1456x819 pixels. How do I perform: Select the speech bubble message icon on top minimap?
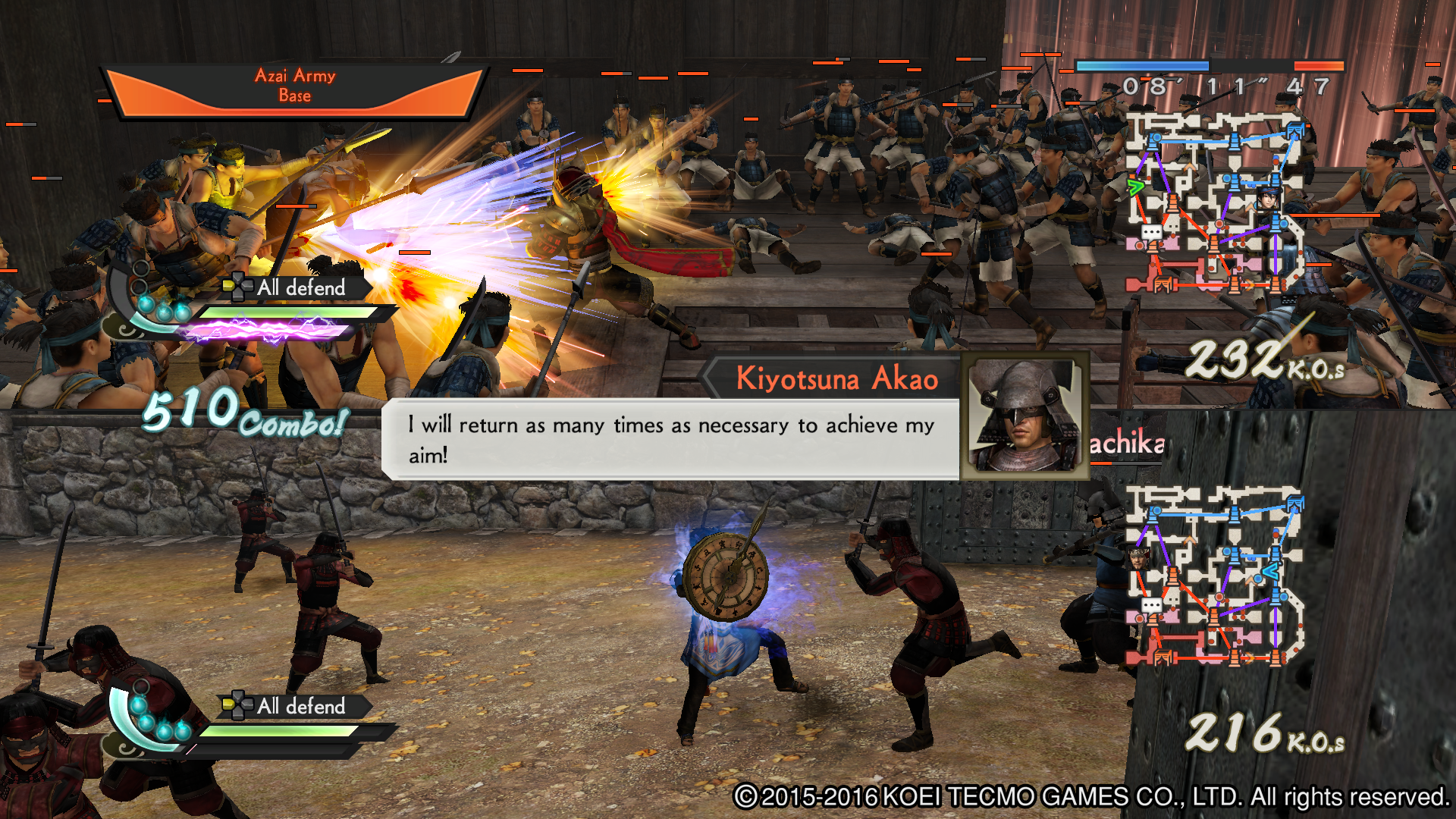click(1151, 231)
